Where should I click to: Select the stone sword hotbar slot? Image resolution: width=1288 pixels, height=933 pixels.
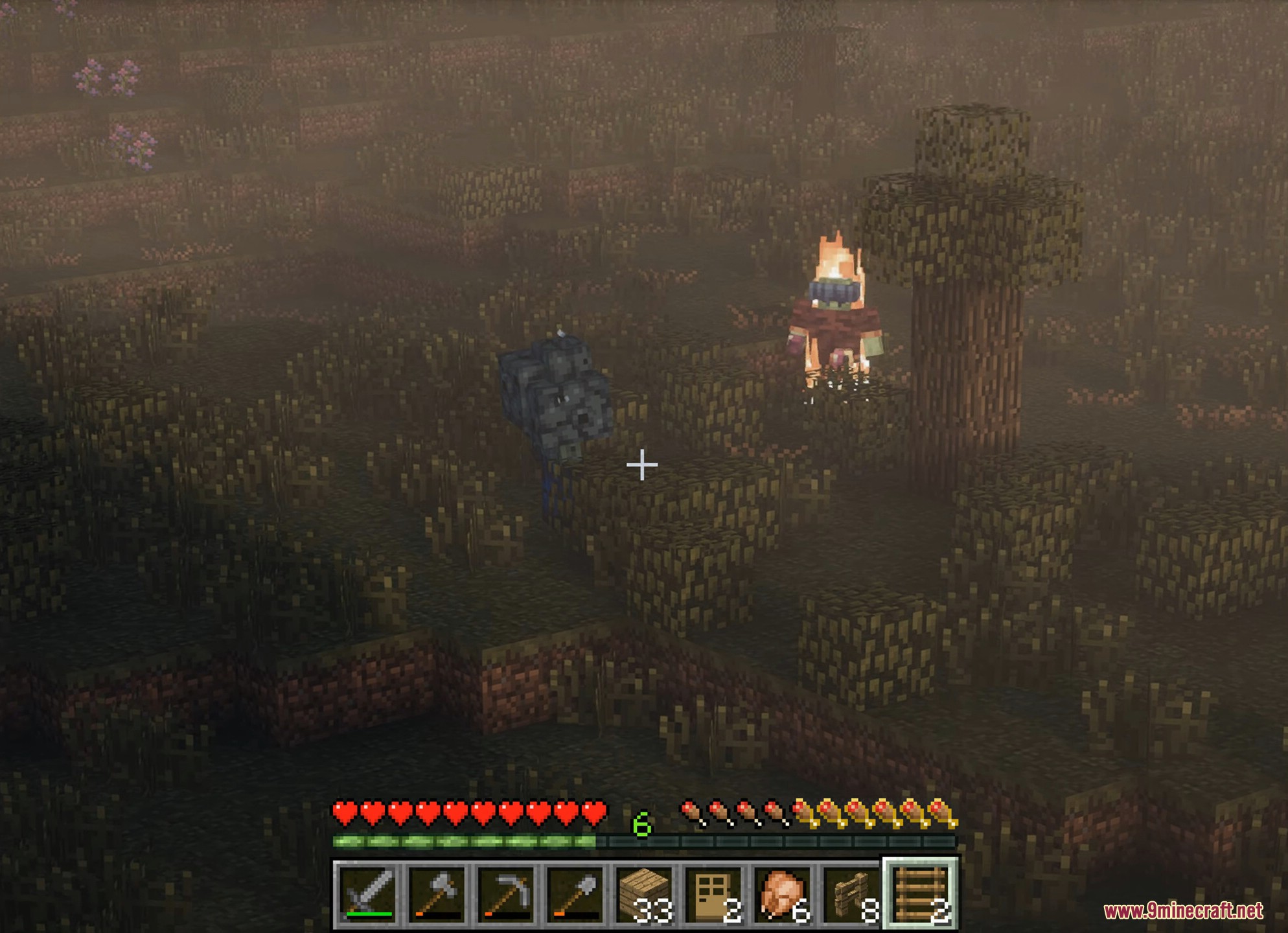[368, 894]
